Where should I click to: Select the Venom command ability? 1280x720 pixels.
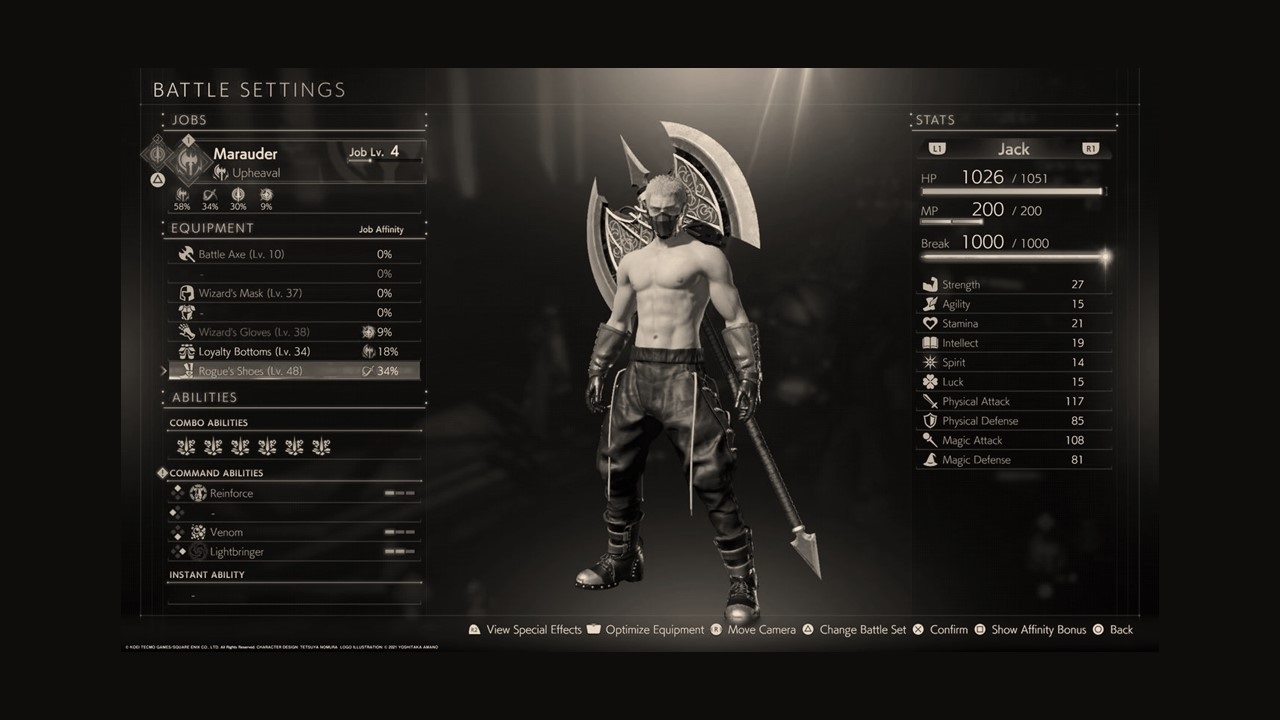[x=226, y=532]
